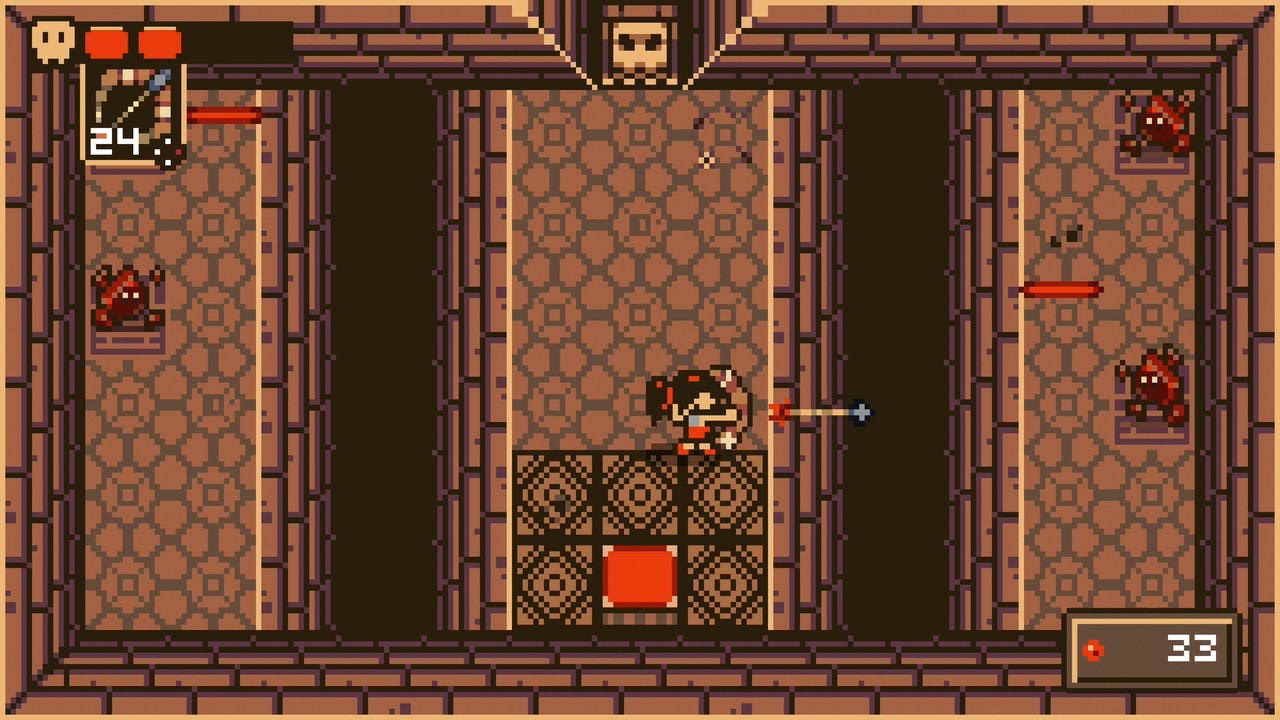Screen dimensions: 1280x720
Task: Select the bow weapon icon showing 24 arrows
Action: tap(130, 110)
